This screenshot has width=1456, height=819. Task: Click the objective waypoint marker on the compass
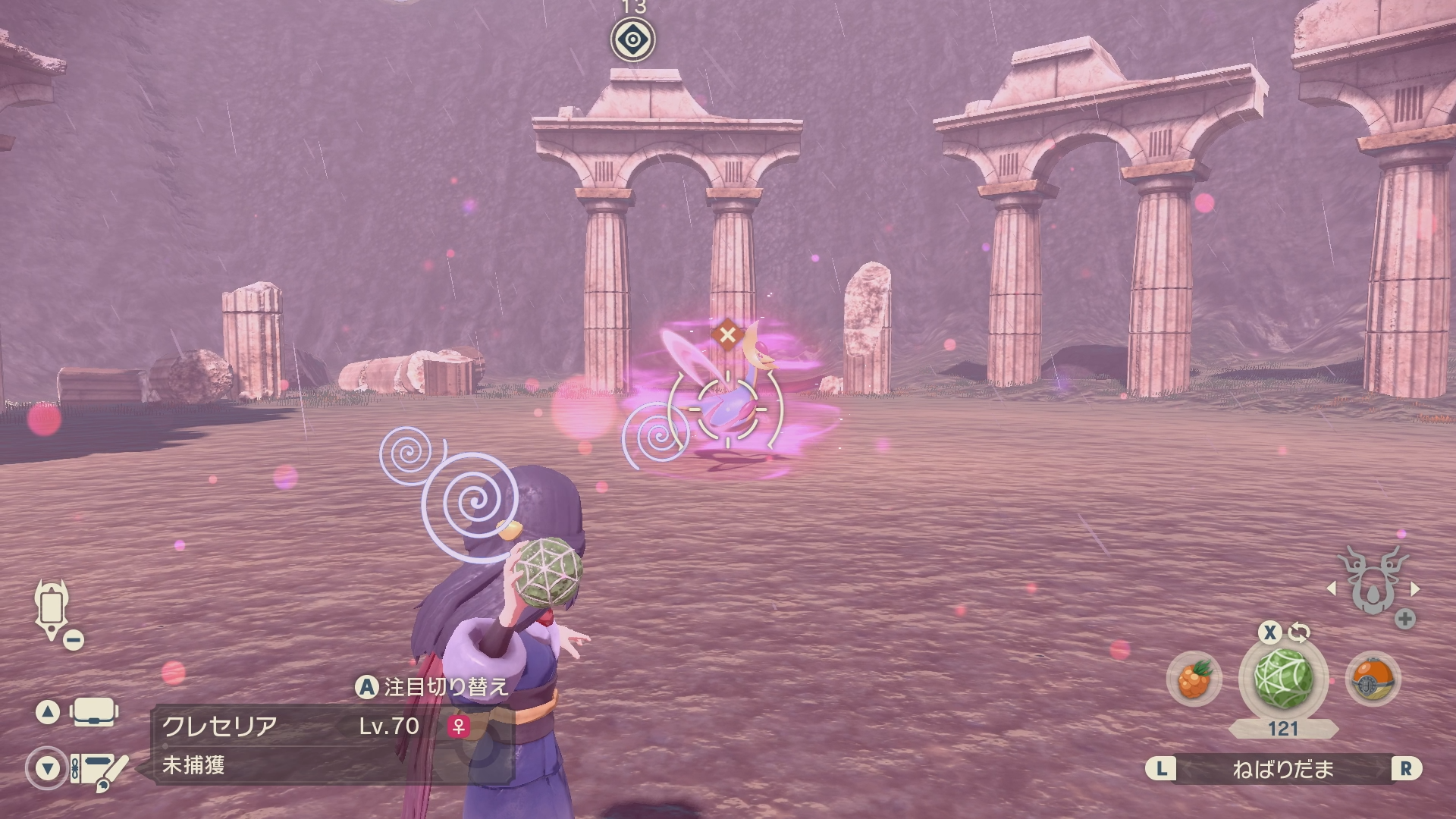(633, 39)
